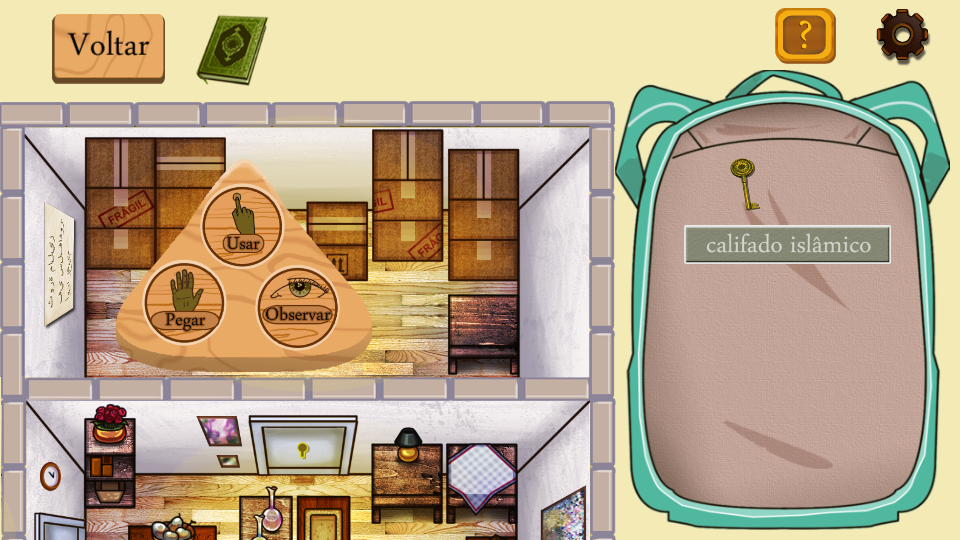Open the question mark help
Image resolution: width=960 pixels, height=540 pixels.
click(x=805, y=36)
